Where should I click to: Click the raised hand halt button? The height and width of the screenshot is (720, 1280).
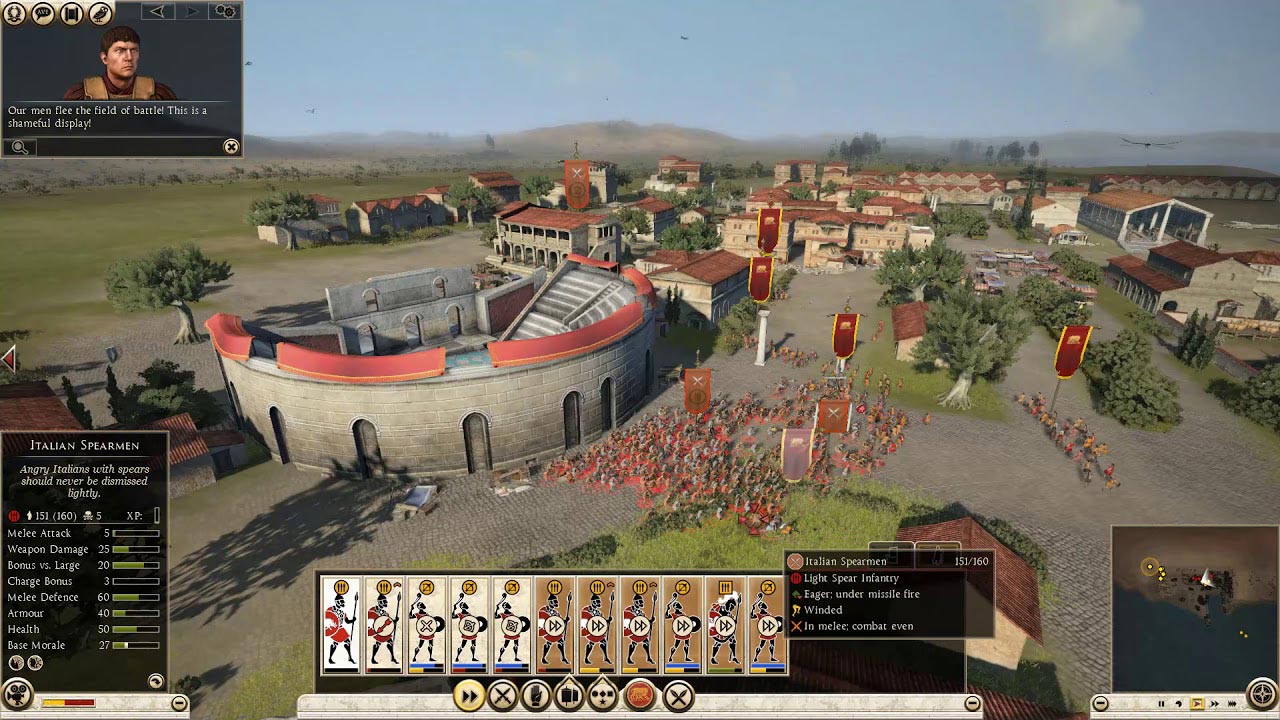point(536,695)
